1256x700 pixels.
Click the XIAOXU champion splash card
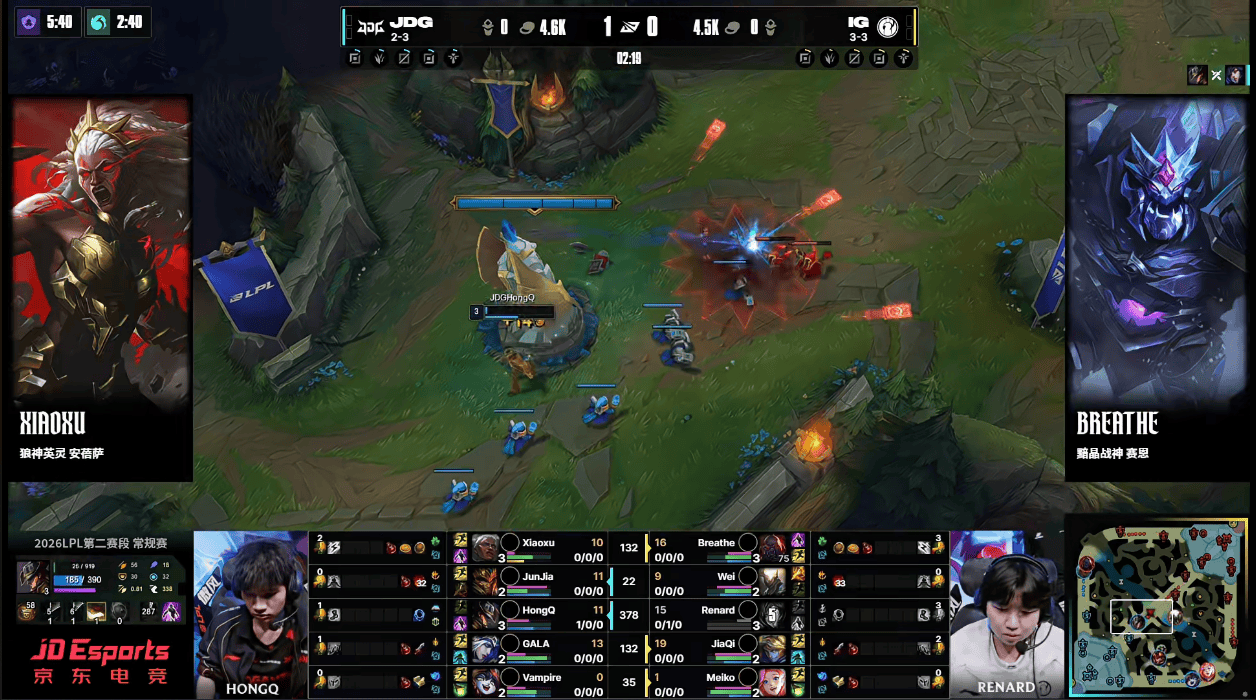[102, 288]
